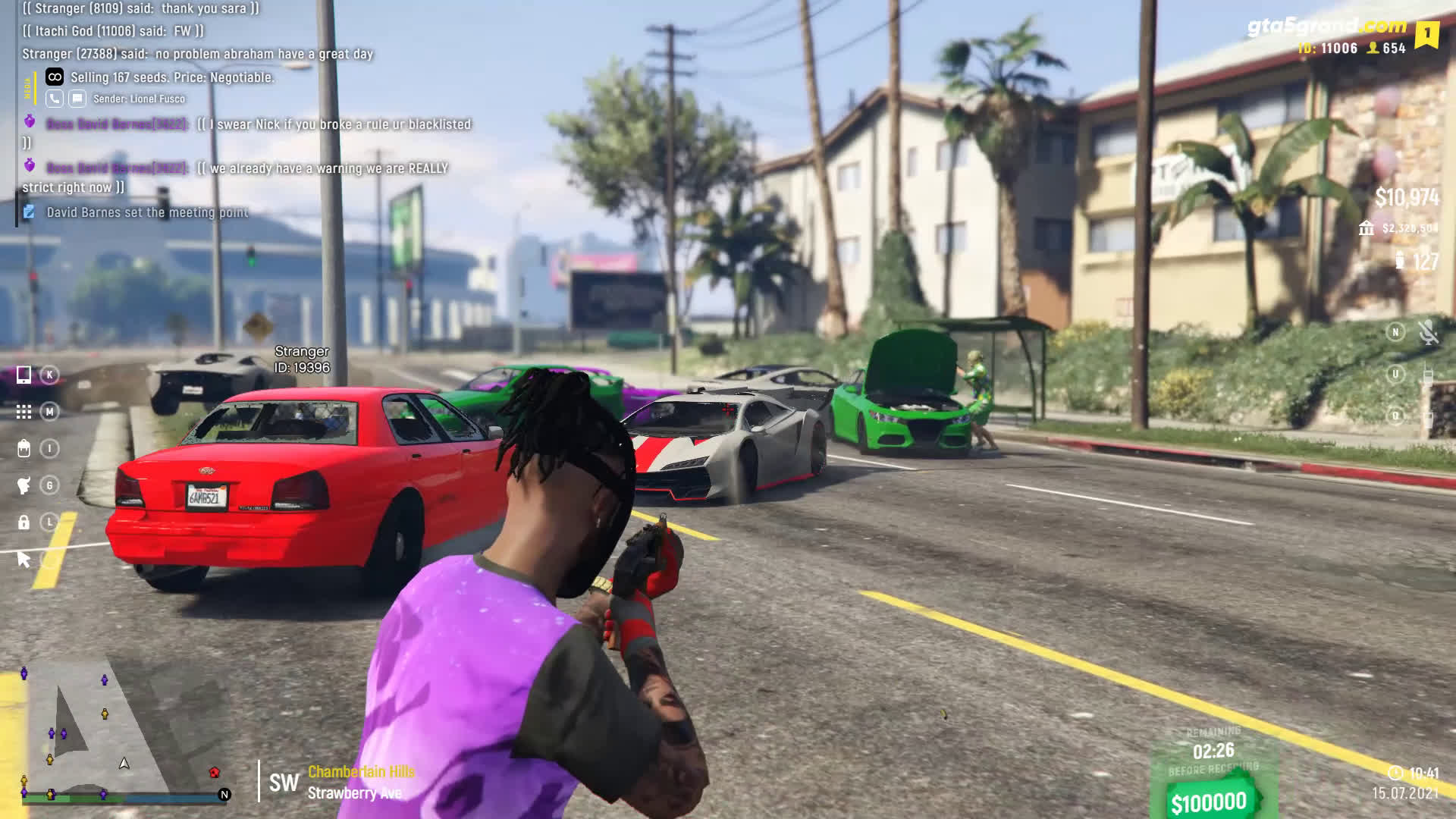Open the infinity-logo media ad icon

pyautogui.click(x=55, y=77)
